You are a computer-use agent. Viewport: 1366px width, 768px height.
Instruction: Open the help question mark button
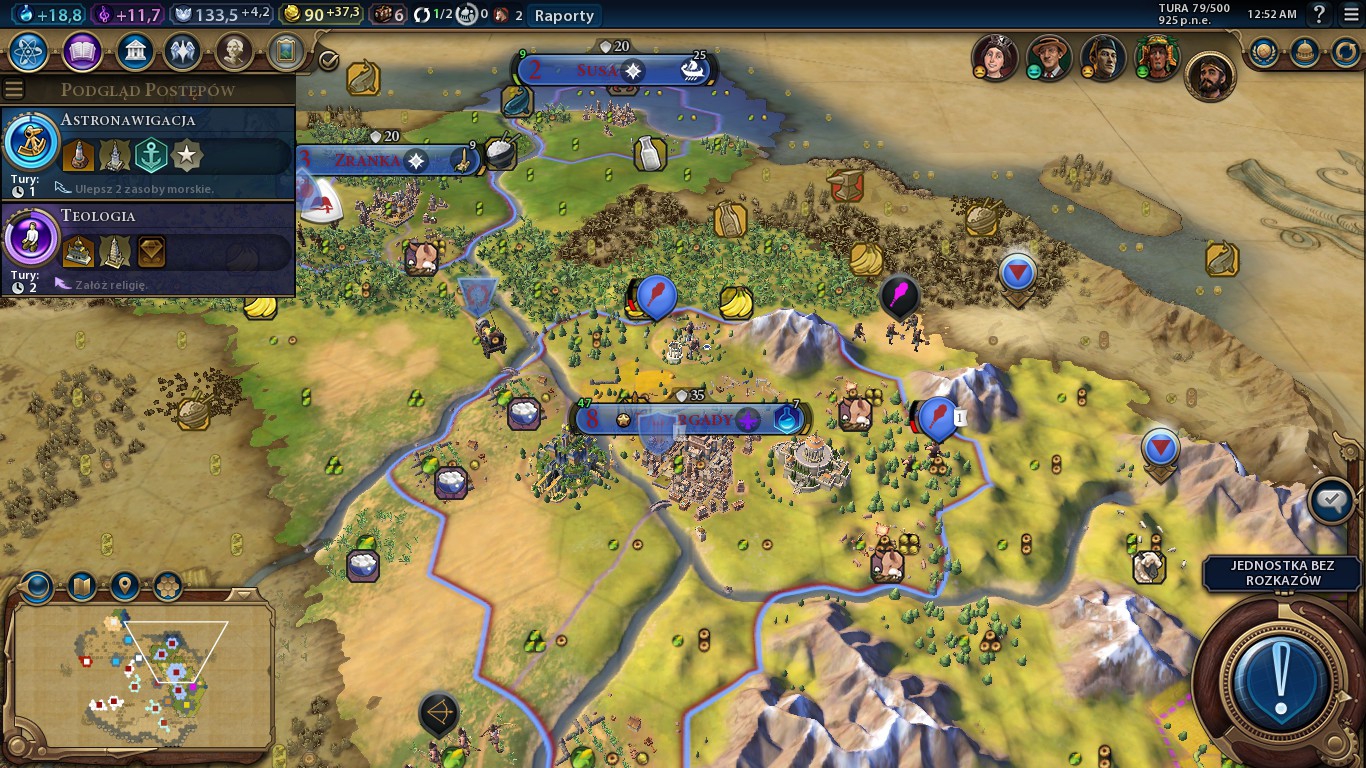(1319, 15)
